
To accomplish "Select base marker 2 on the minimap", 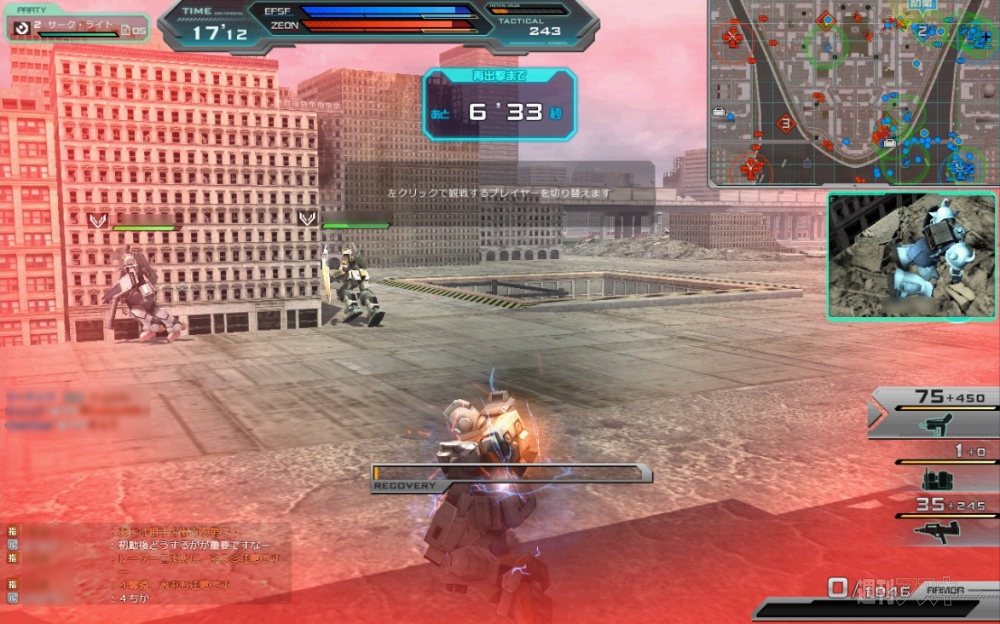I will pyautogui.click(x=921, y=30).
